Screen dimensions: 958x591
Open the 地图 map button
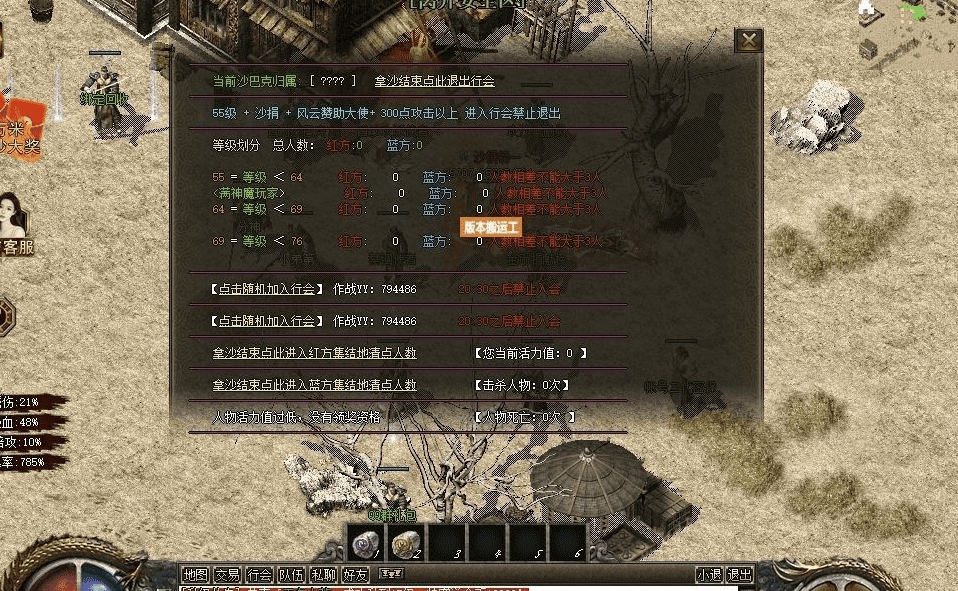coord(195,575)
